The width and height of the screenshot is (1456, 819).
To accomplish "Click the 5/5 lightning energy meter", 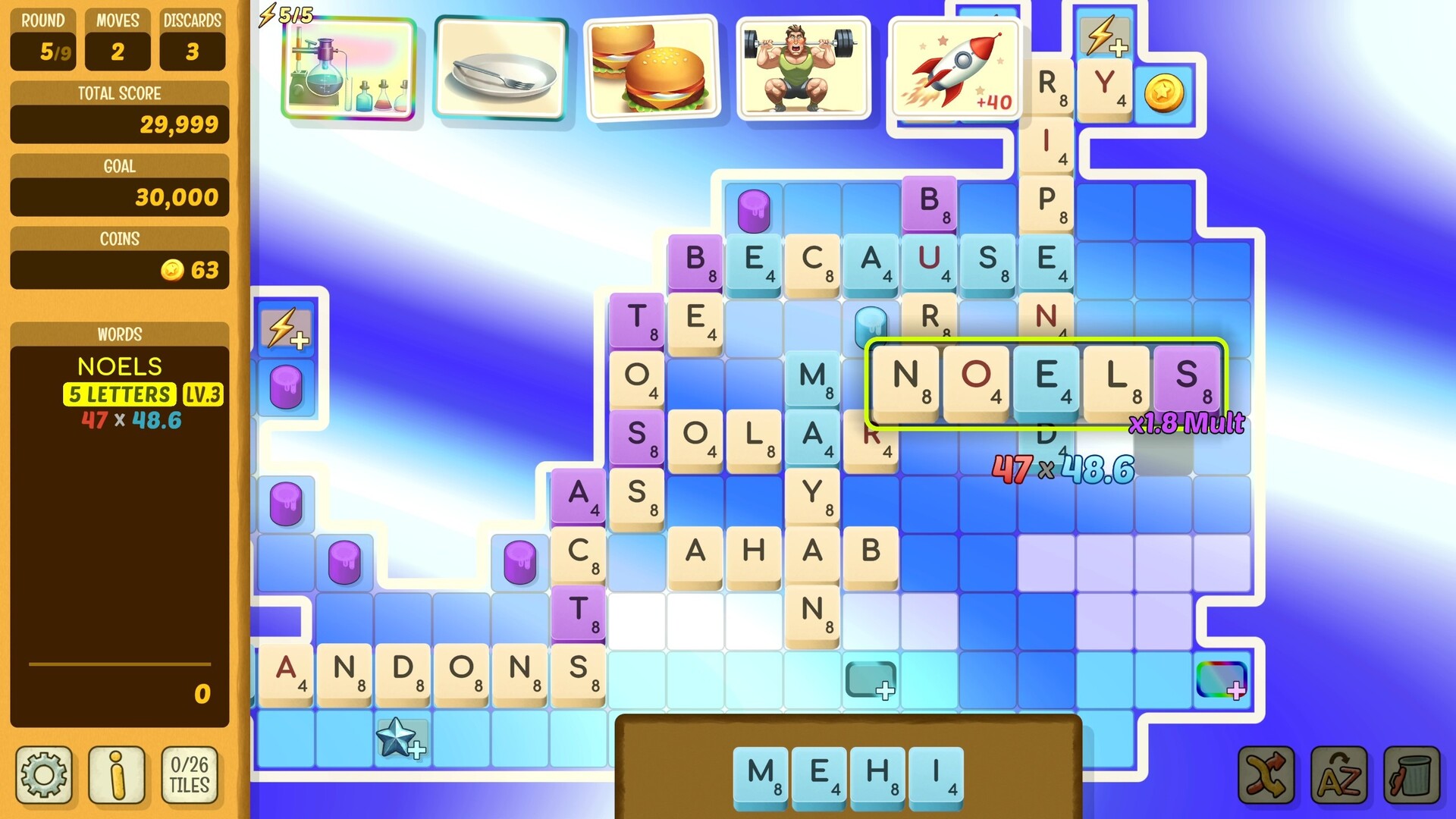I will pyautogui.click(x=288, y=12).
